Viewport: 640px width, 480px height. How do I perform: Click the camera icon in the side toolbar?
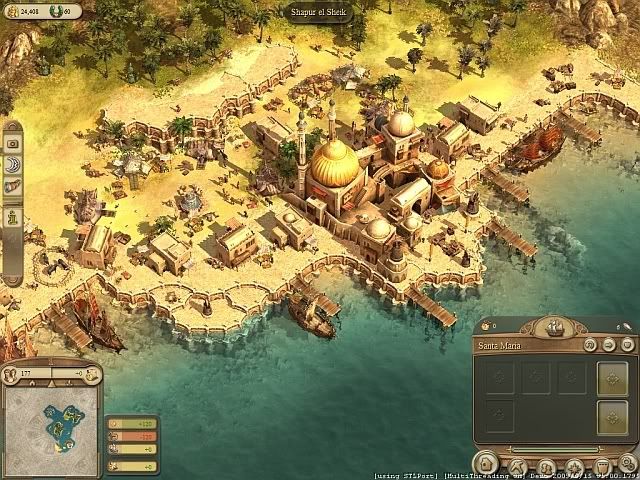(14, 144)
